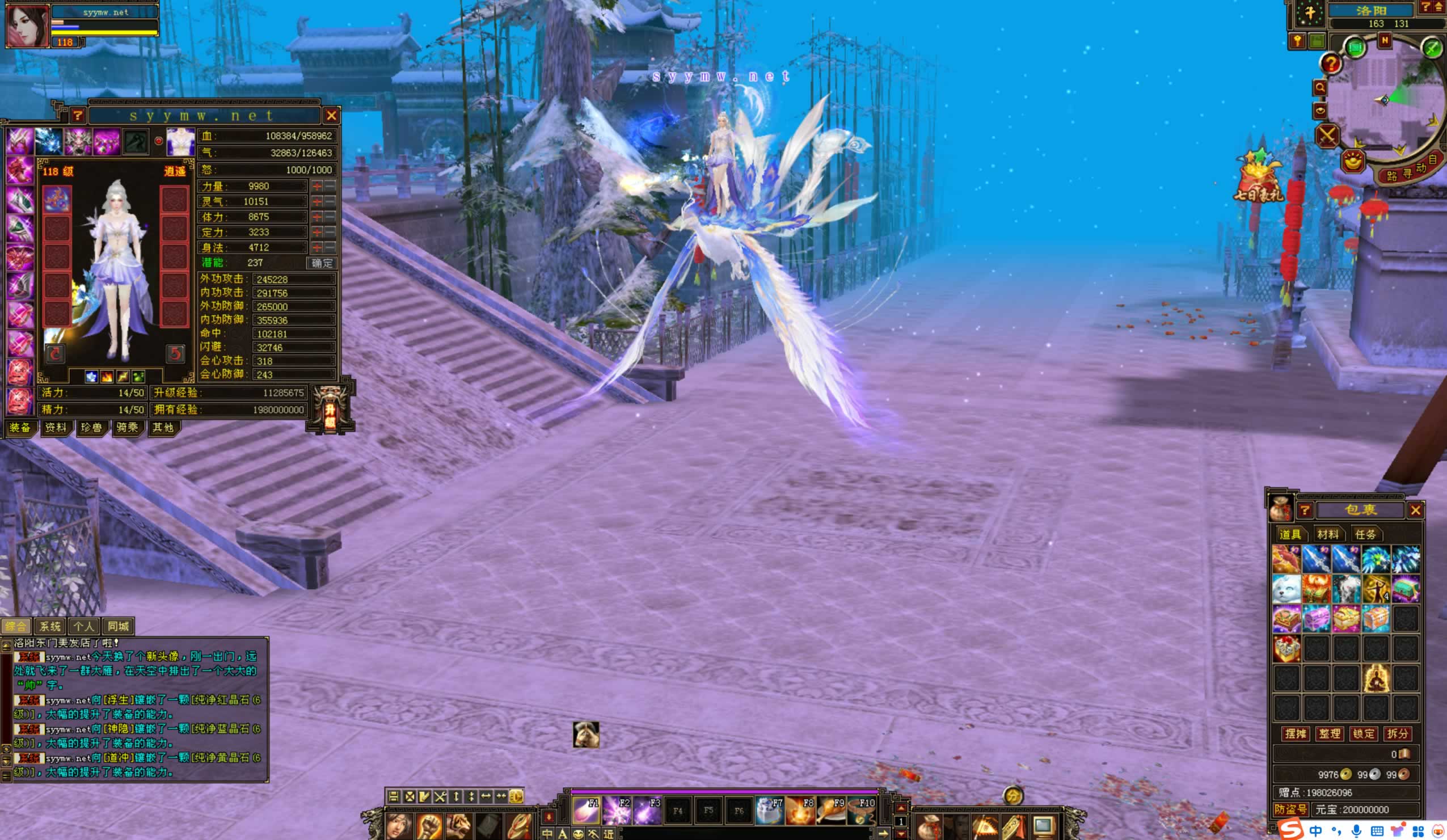Close the 包裹 inventory window
Screen dimensions: 1447x840
1415,510
